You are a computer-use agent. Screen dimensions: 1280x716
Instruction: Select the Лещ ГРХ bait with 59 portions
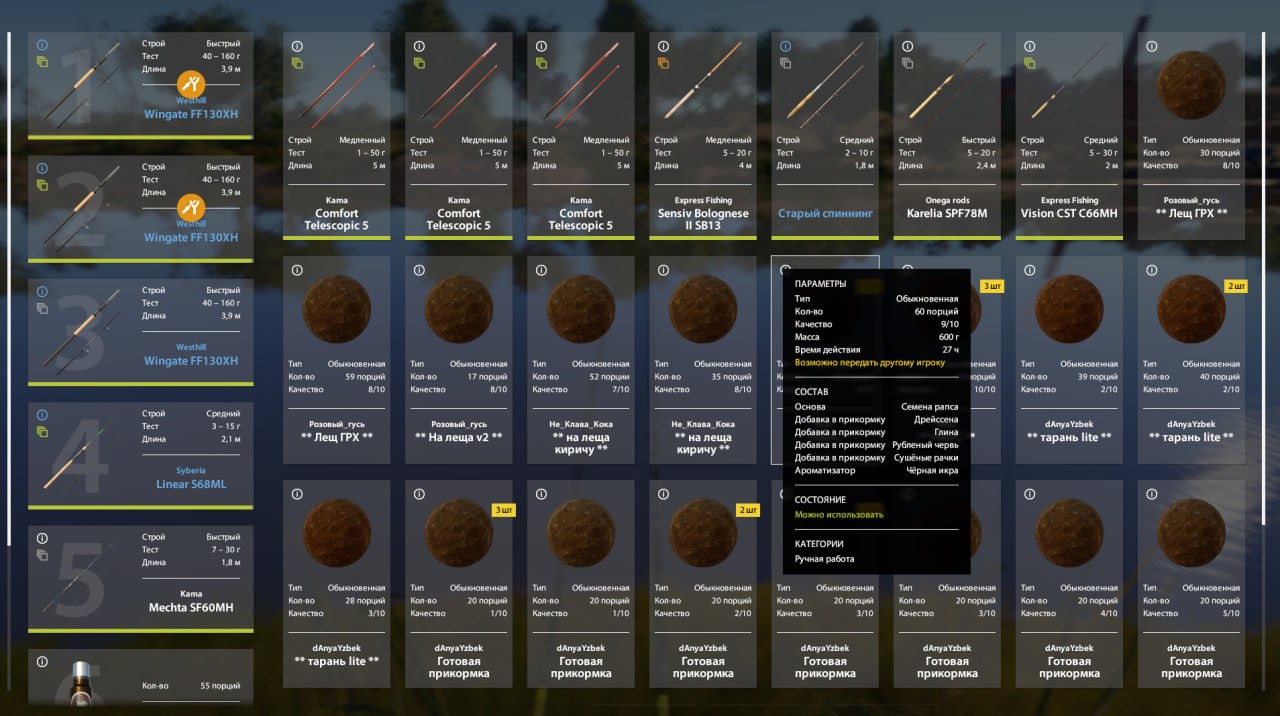[337, 359]
